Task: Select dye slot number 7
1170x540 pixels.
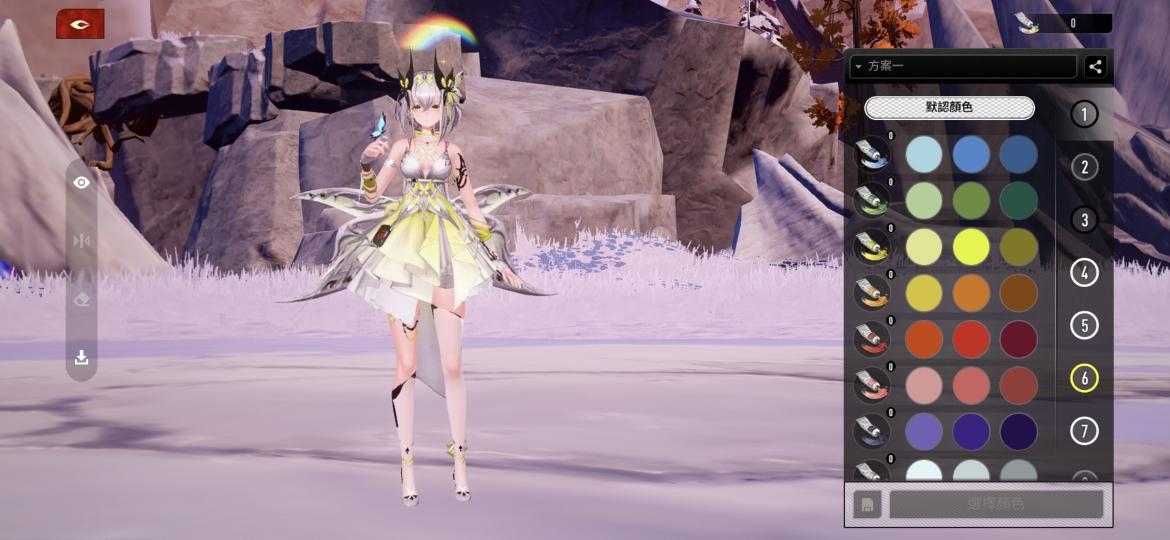Action: click(x=1084, y=431)
